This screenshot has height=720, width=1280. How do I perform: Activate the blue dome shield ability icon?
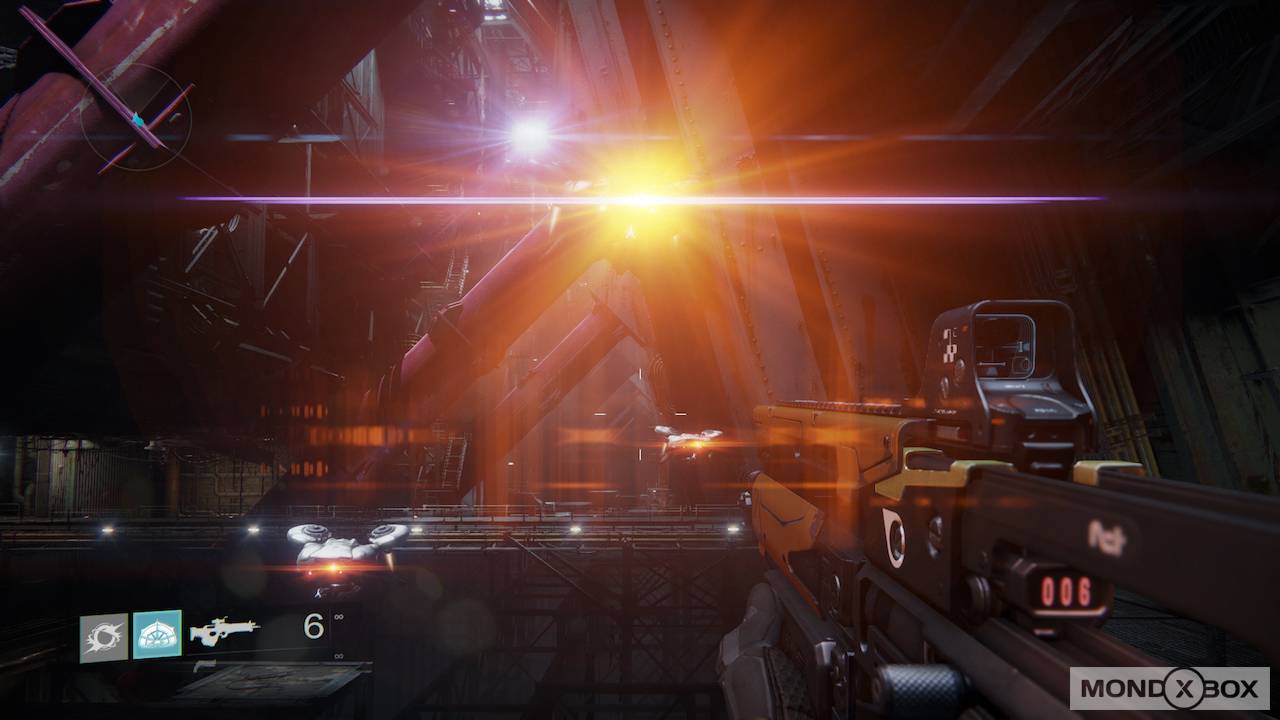point(157,634)
